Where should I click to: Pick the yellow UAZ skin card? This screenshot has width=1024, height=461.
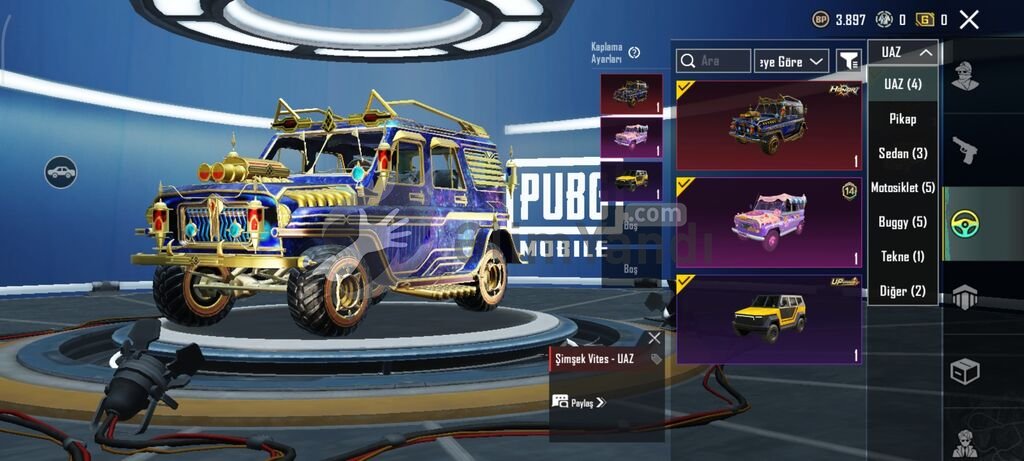point(769,318)
